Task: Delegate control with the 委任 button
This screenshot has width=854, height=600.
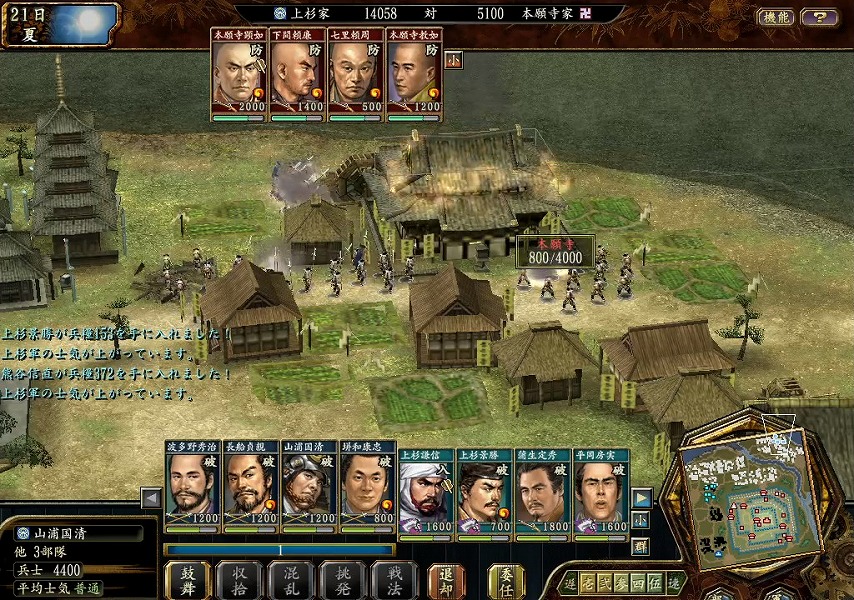Action: 506,579
